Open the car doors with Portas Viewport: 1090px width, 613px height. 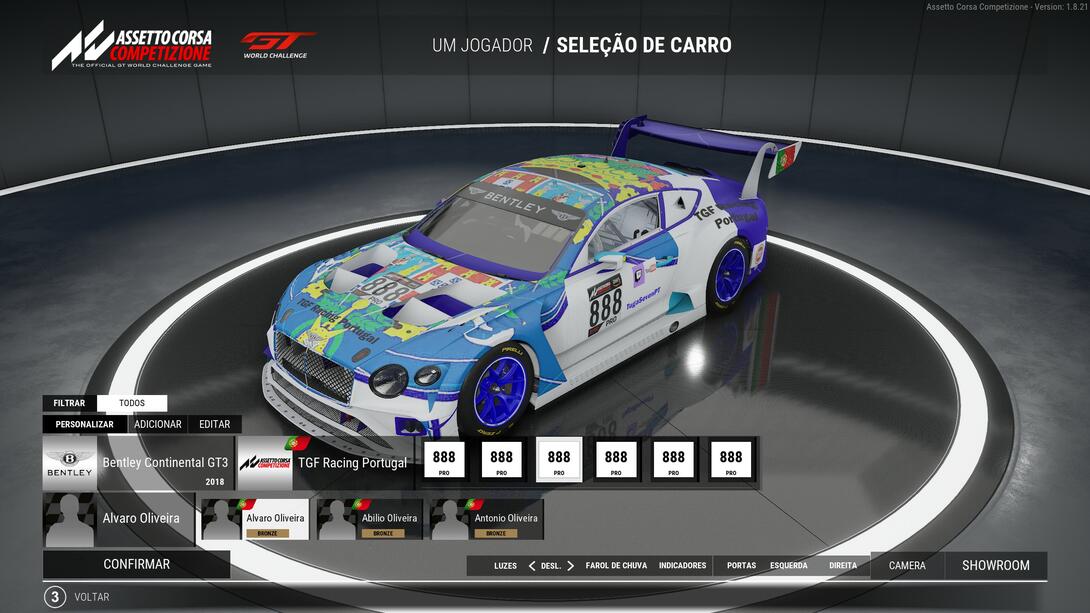point(741,566)
